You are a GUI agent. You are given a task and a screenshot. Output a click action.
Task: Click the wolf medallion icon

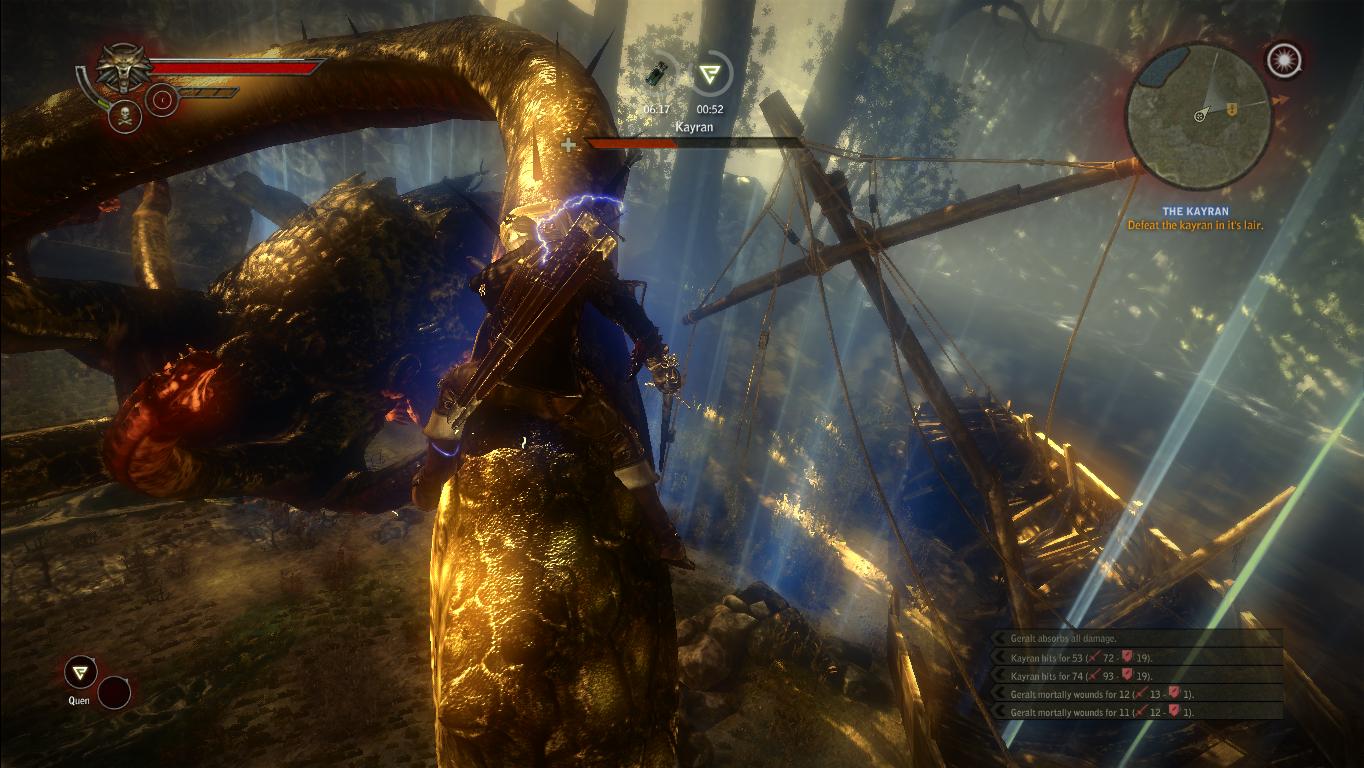point(124,68)
